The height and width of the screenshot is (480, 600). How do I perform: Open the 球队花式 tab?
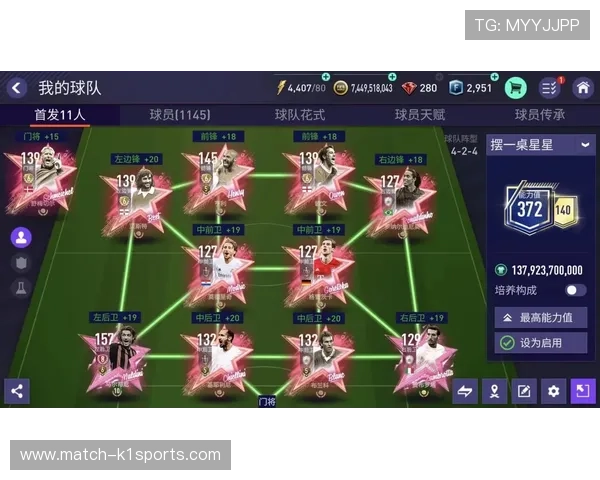[300, 115]
